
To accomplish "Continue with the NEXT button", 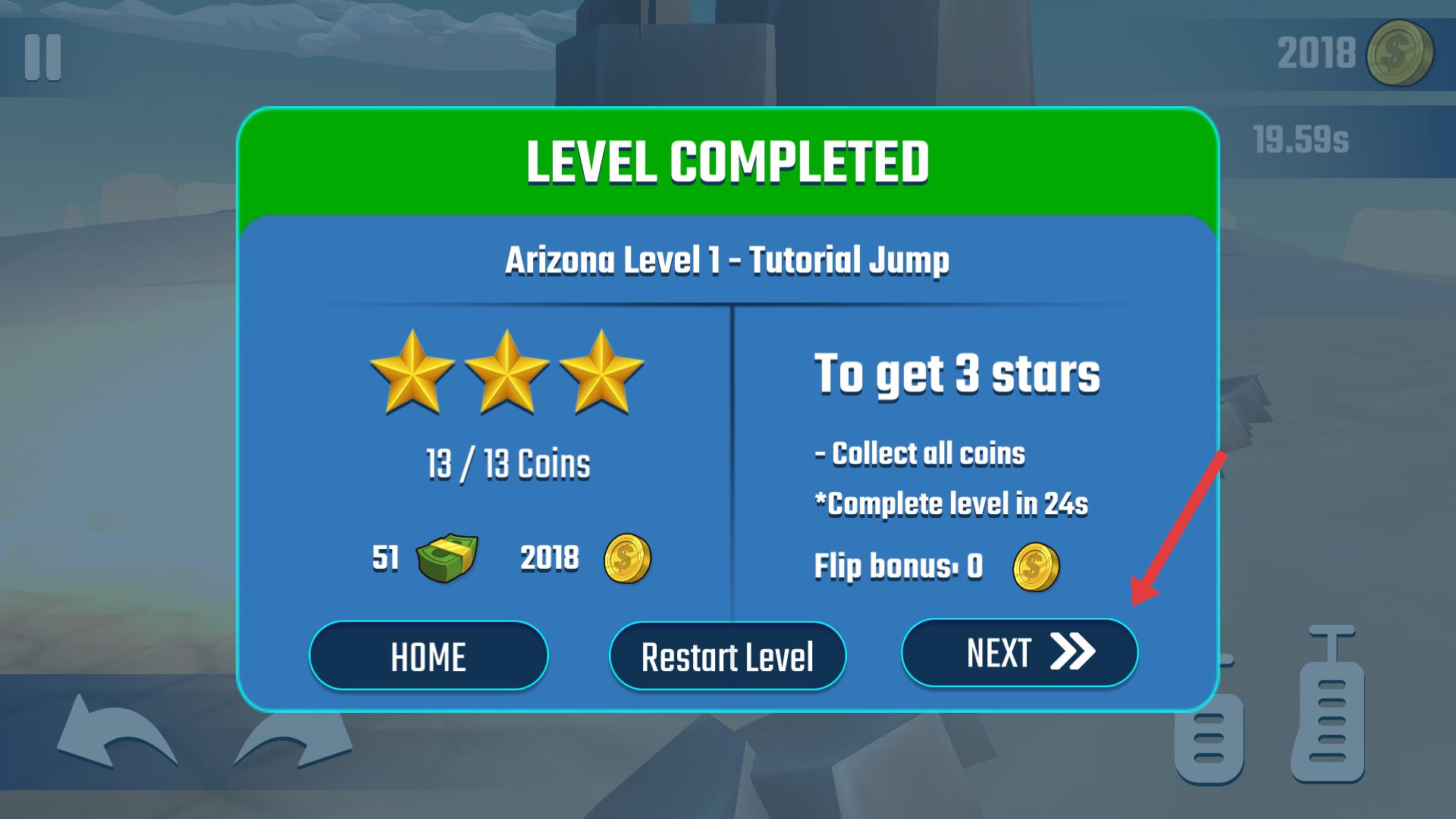I will coord(1019,653).
